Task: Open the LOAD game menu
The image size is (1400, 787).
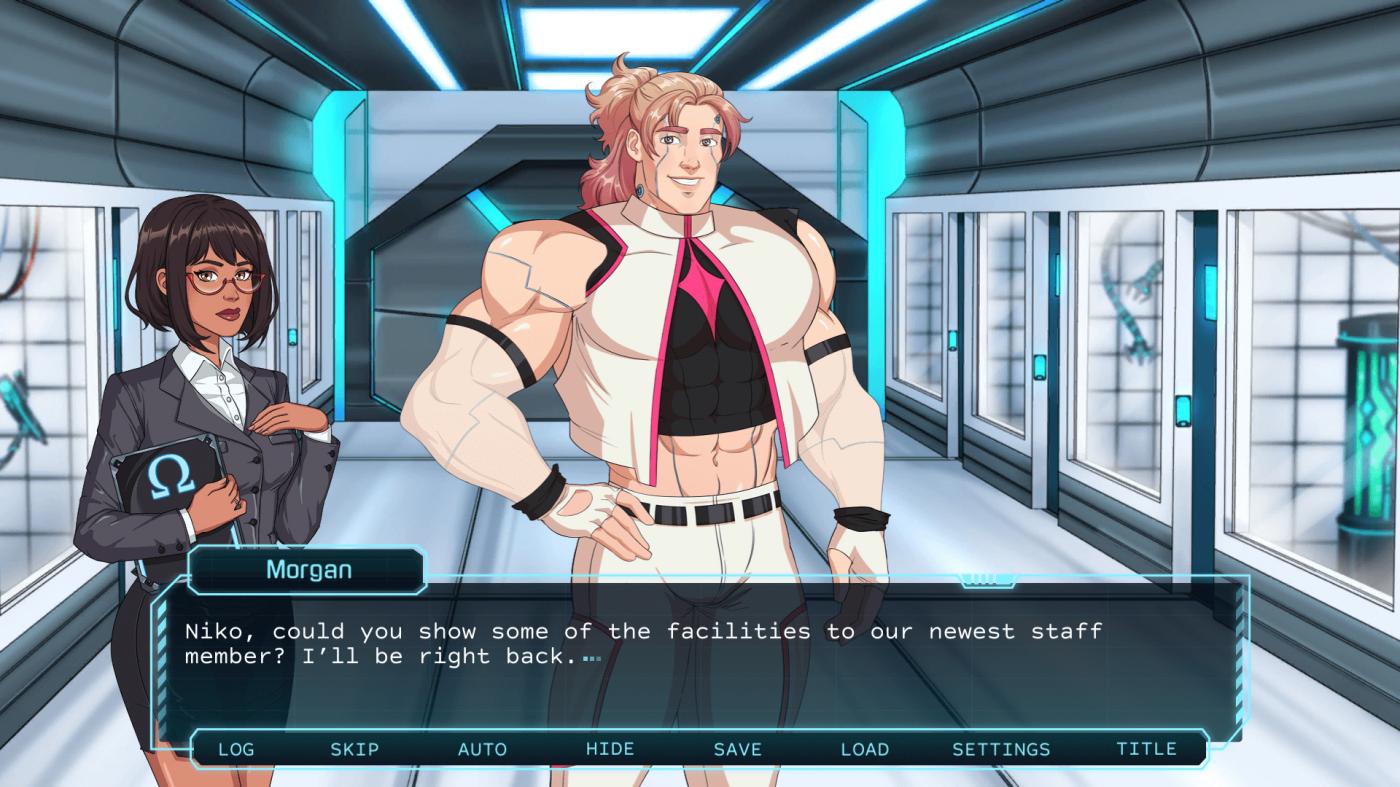Action: pyautogui.click(x=865, y=749)
